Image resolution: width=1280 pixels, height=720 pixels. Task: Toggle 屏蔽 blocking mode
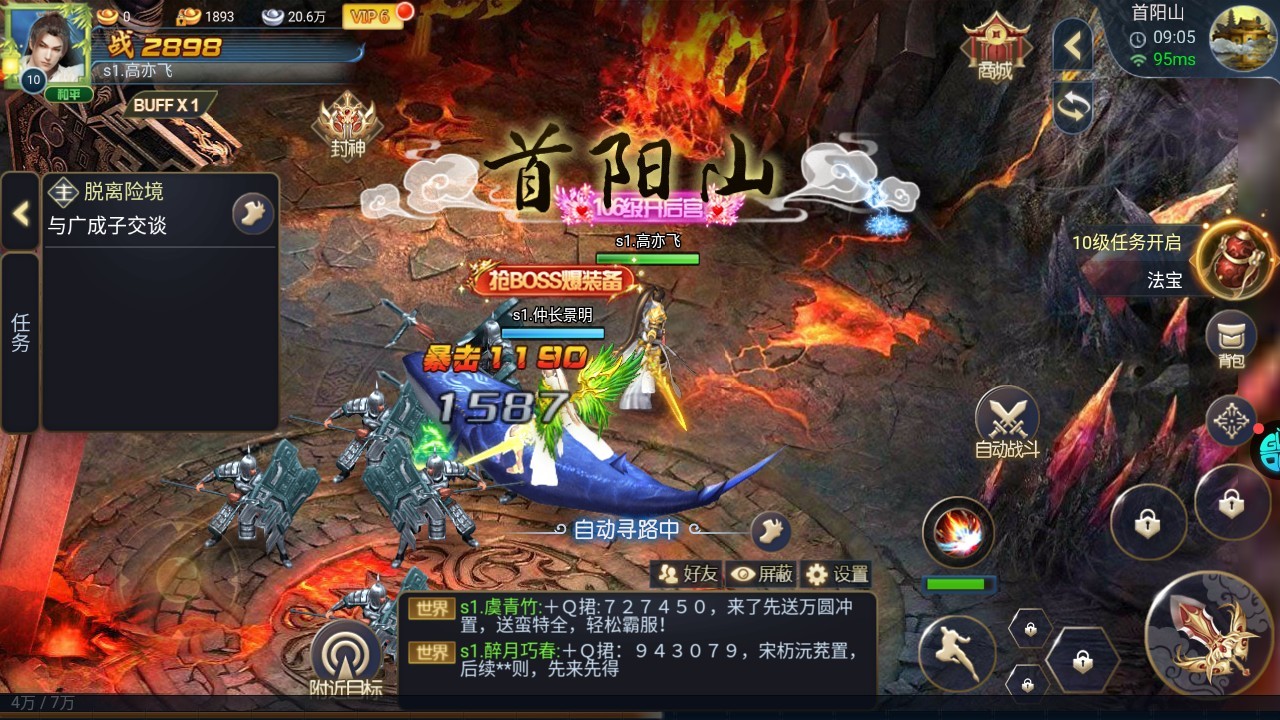(x=764, y=574)
